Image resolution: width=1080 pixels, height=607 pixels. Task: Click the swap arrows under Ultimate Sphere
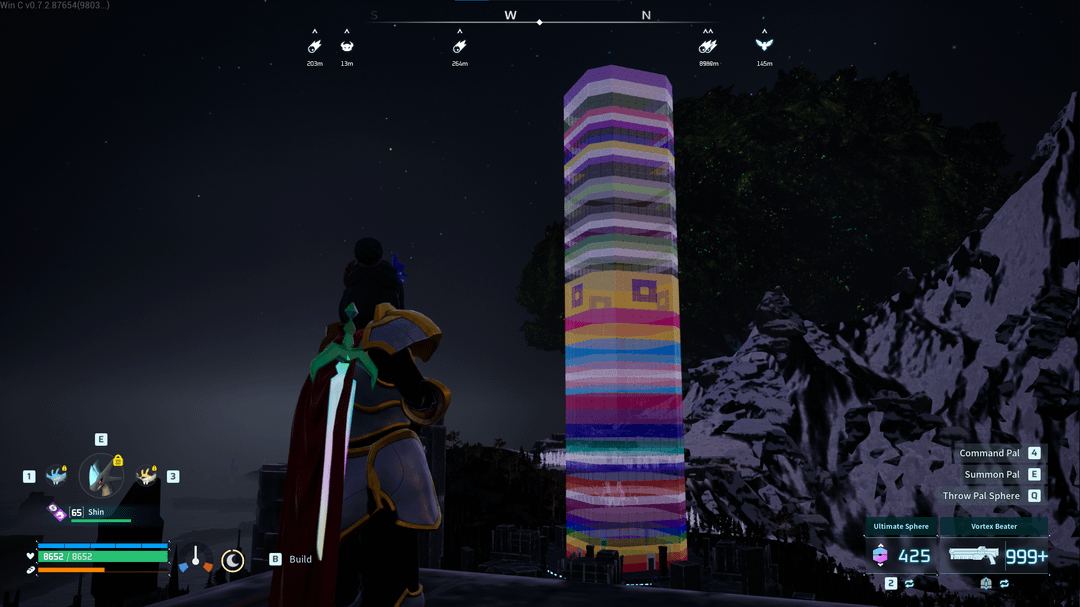click(x=909, y=583)
